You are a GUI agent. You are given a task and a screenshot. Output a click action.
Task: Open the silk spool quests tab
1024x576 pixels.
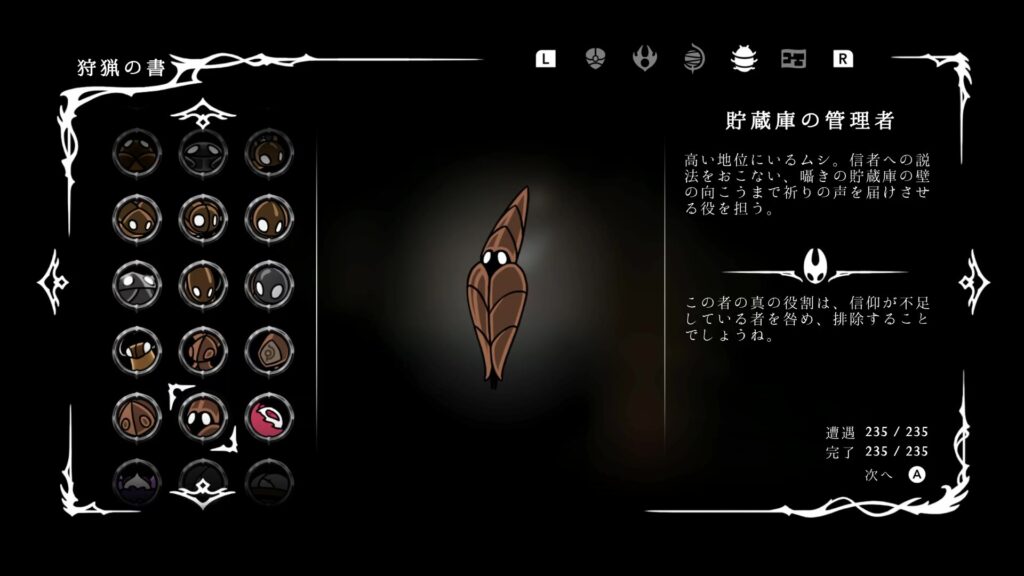(x=694, y=58)
